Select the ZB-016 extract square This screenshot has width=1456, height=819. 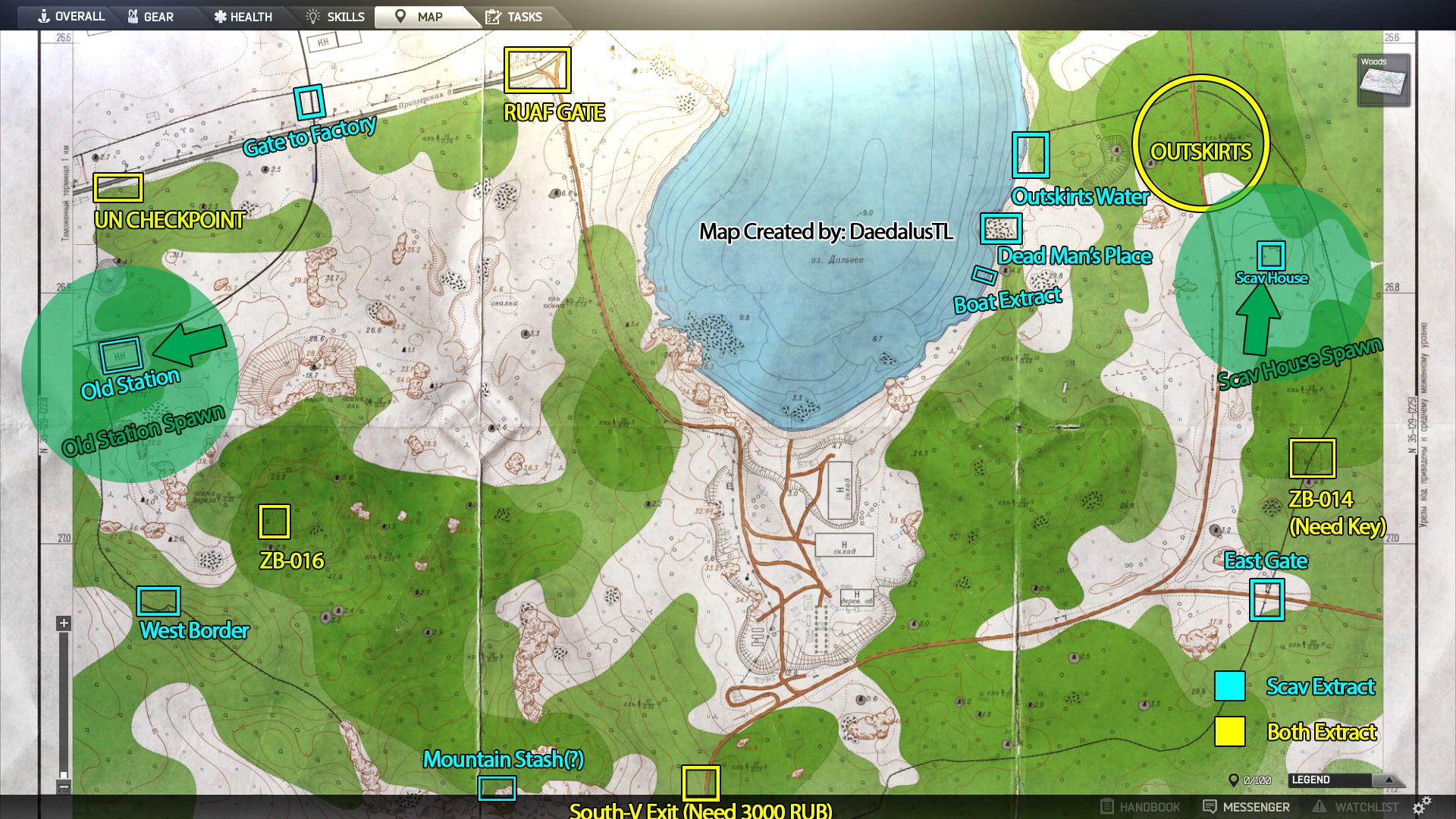(x=275, y=519)
